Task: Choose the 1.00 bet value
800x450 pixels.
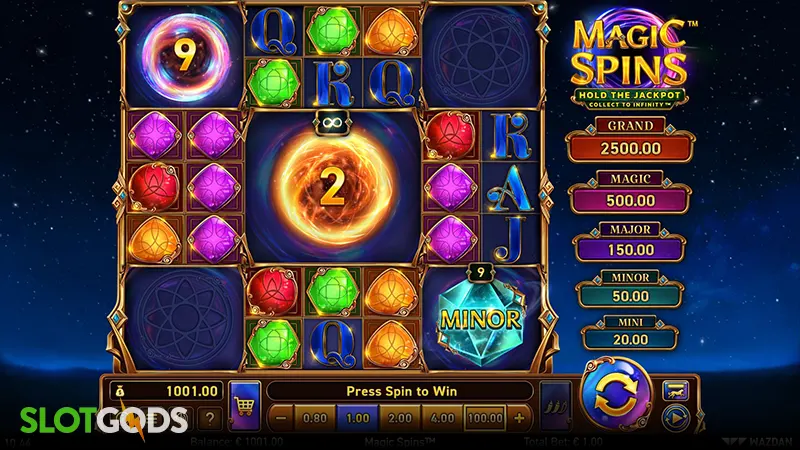Action: tap(358, 416)
